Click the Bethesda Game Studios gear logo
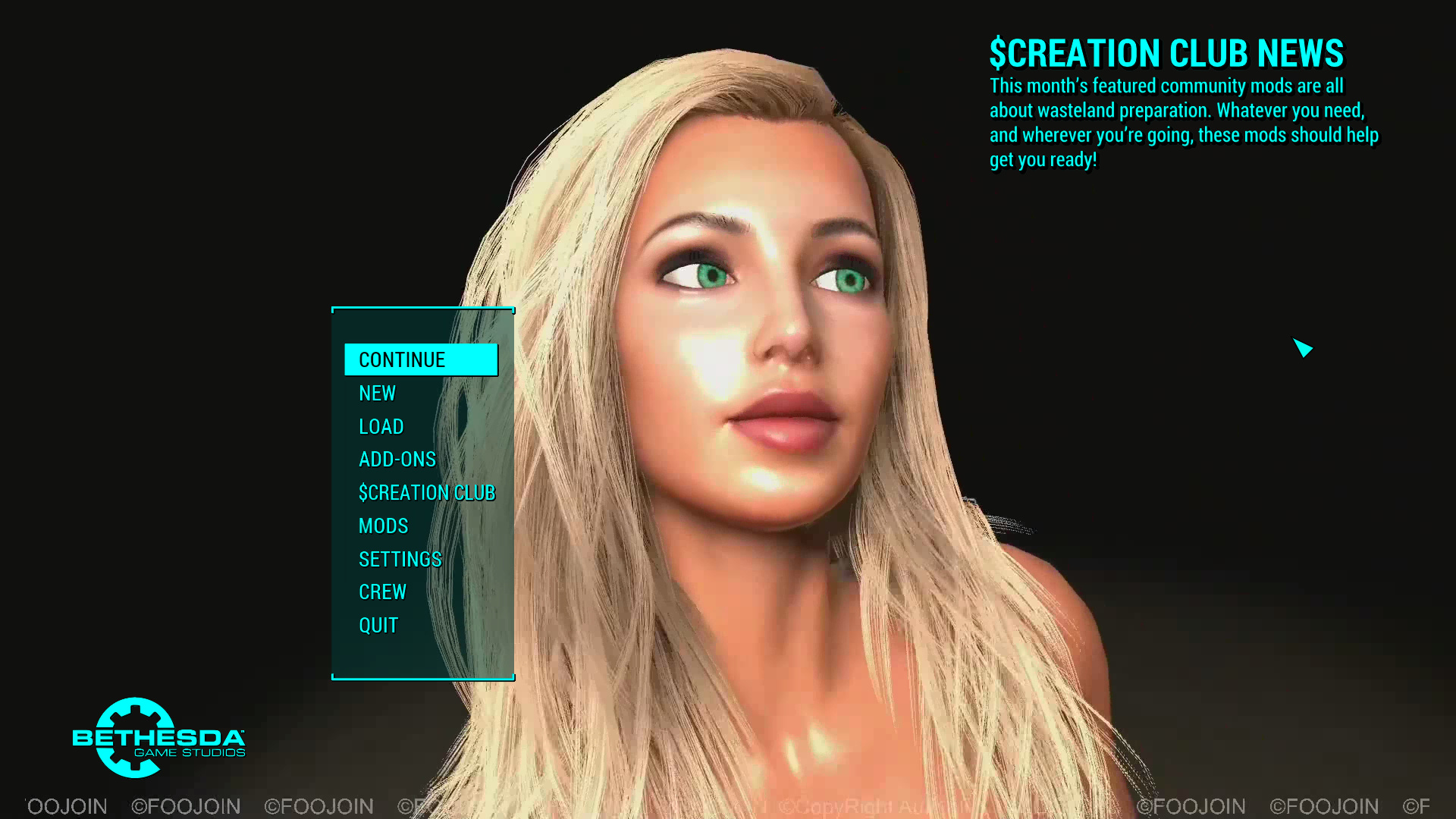Image resolution: width=1456 pixels, height=819 pixels. 133,738
